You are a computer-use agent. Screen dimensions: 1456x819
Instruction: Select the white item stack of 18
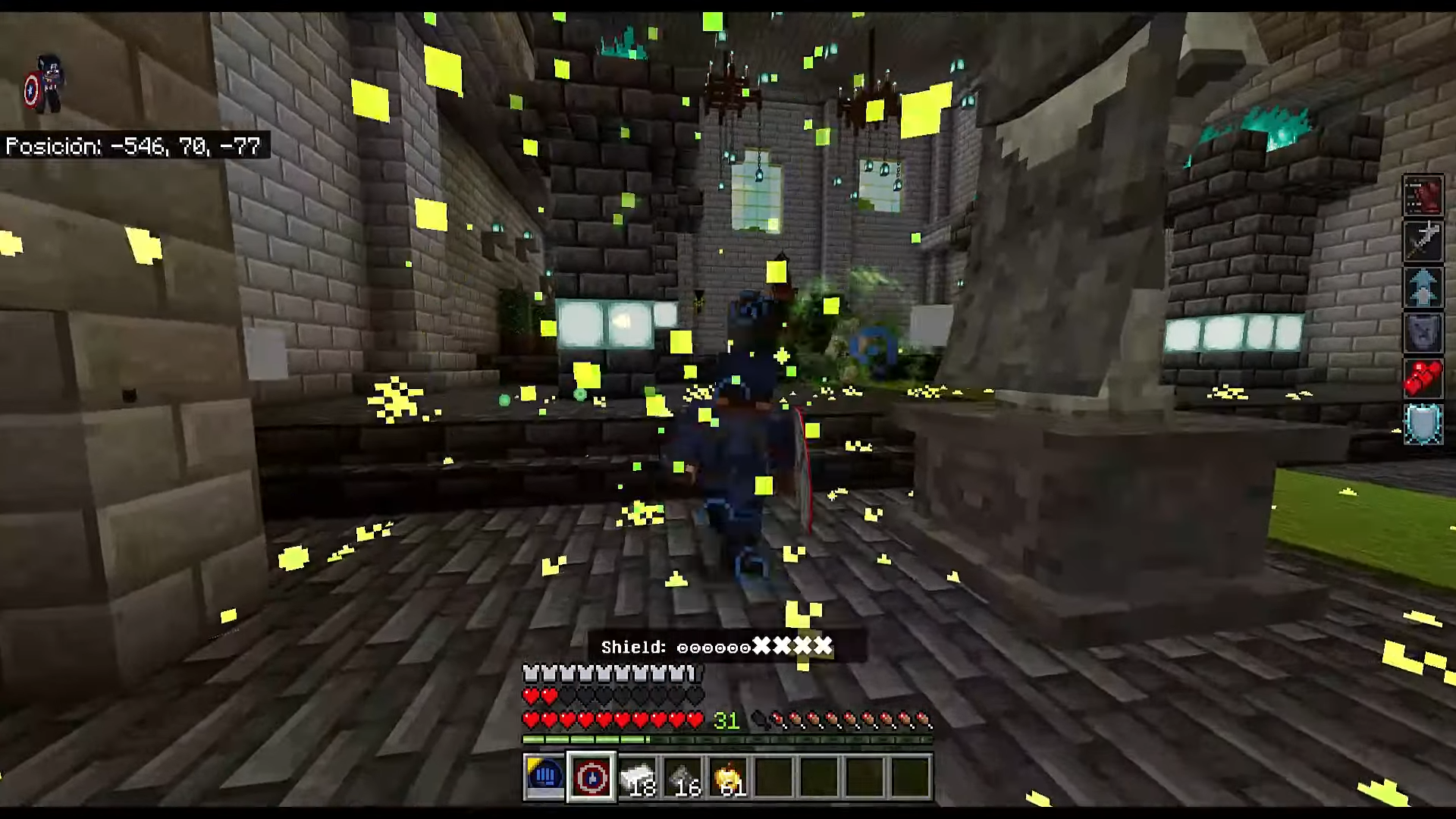pyautogui.click(x=637, y=777)
